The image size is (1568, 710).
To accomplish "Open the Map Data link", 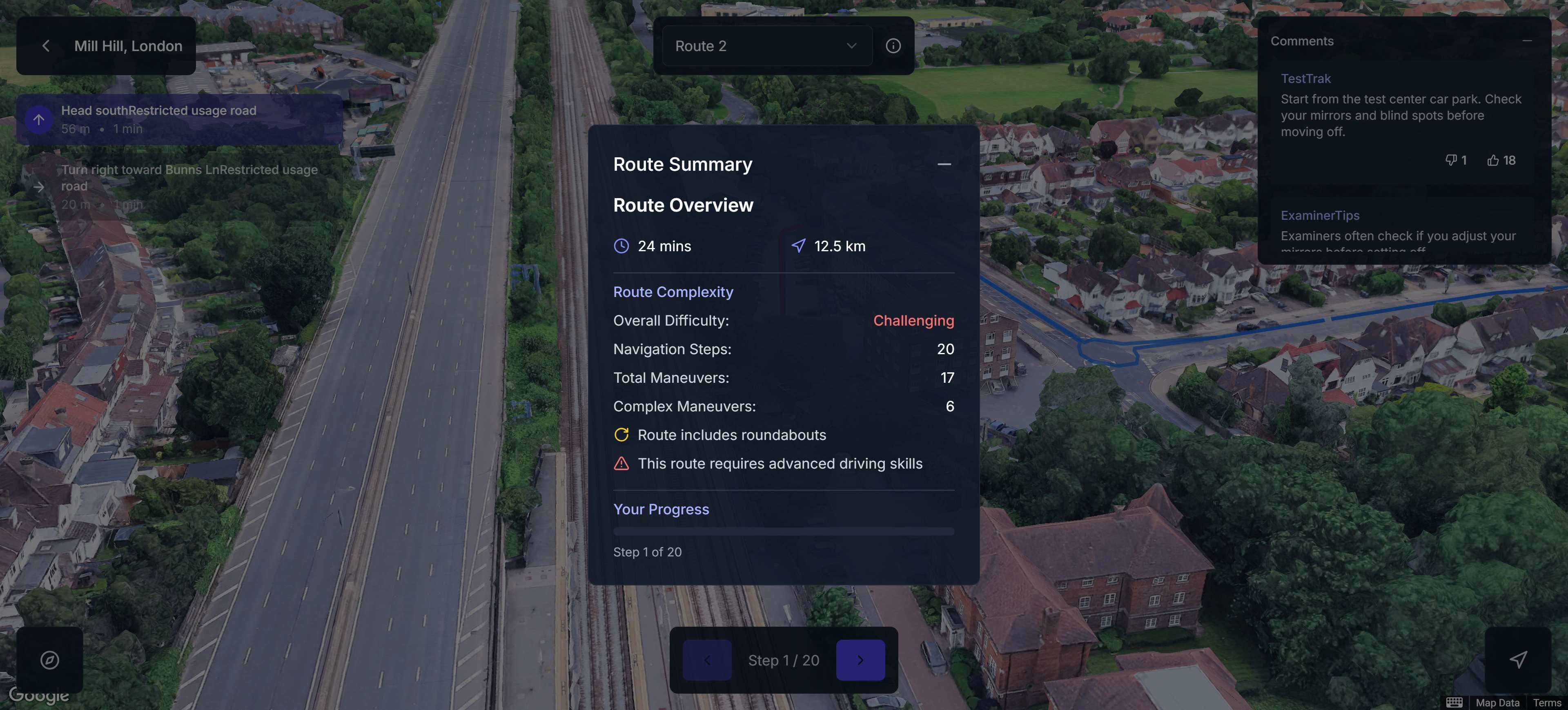I will [1497, 703].
